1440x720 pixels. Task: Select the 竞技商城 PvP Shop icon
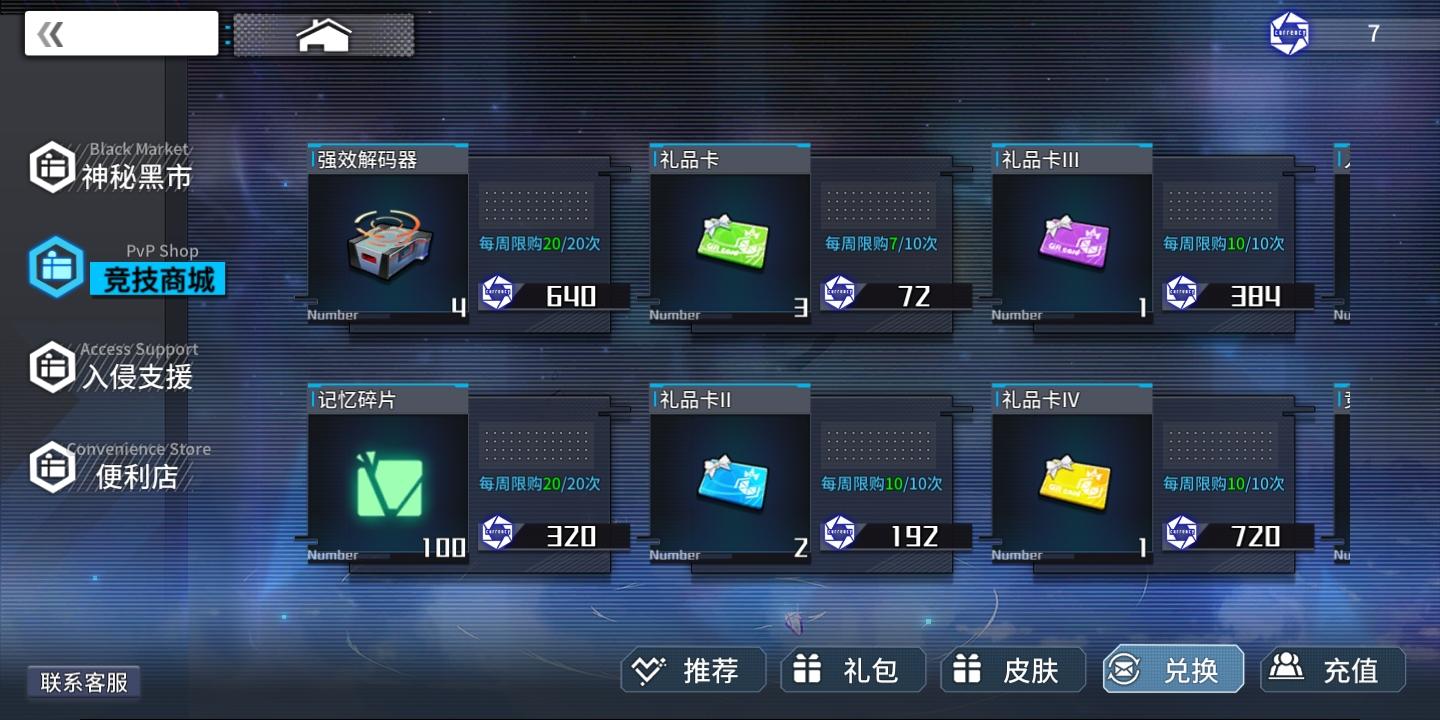click(55, 266)
